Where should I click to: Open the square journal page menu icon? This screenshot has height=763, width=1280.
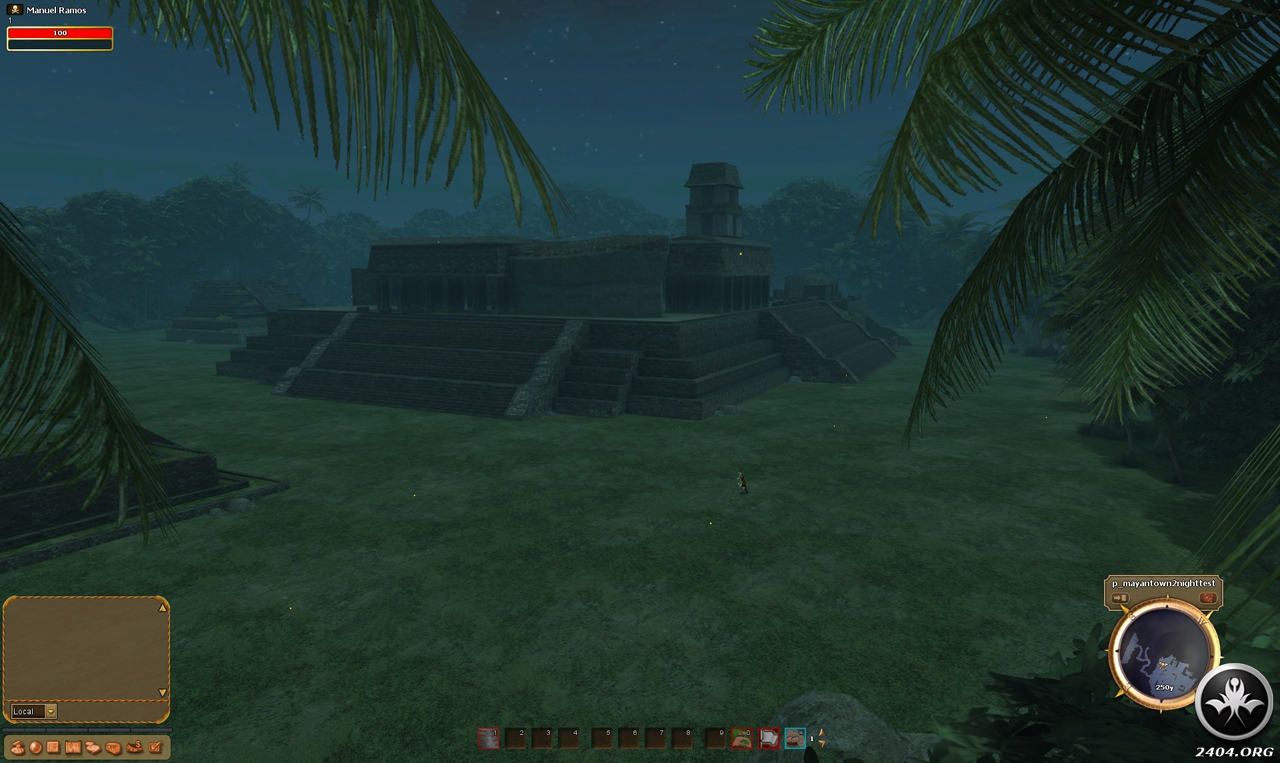coord(53,748)
